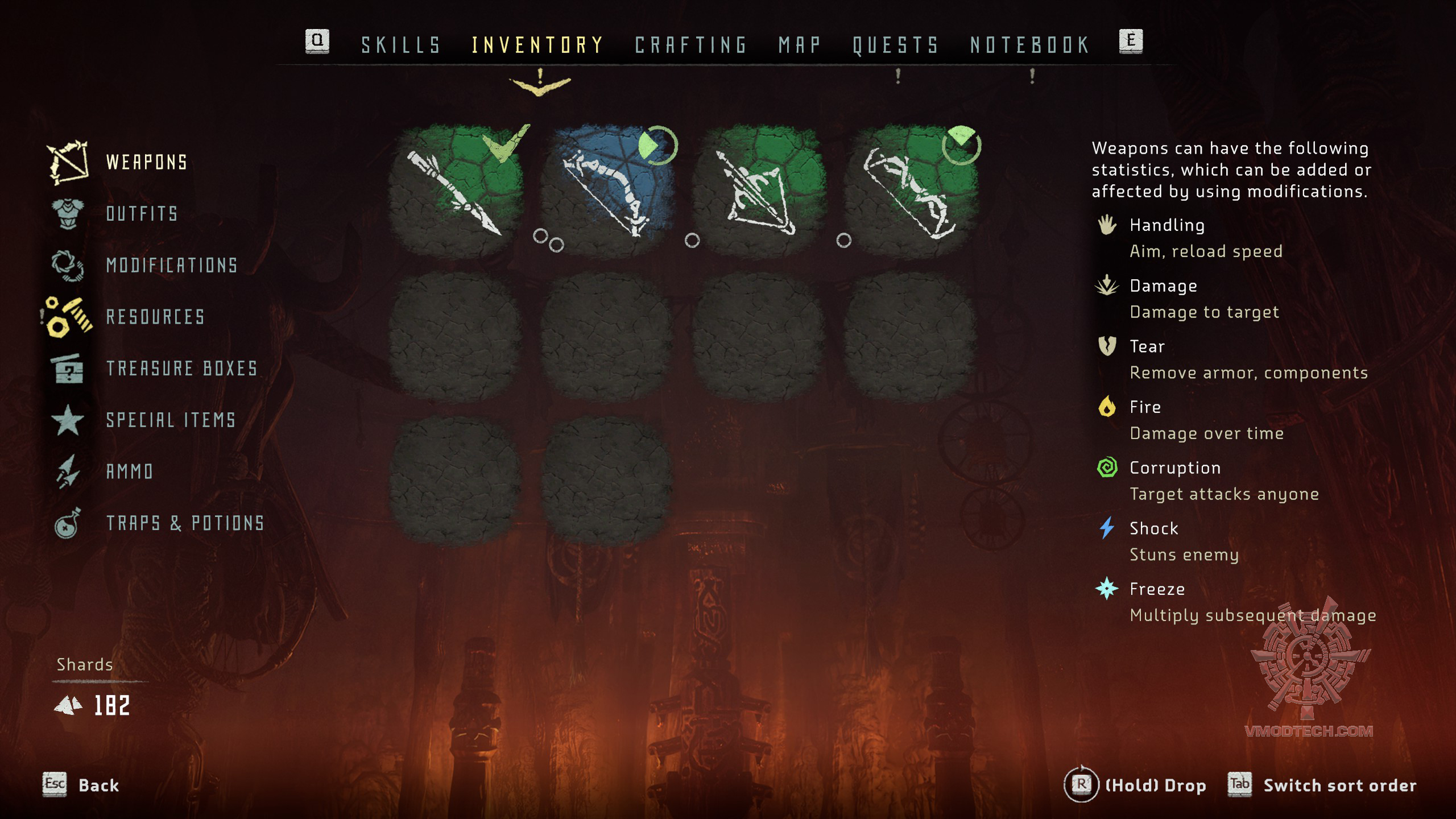Open the Notebook tab
Viewport: 1456px width, 819px height.
tap(1029, 45)
